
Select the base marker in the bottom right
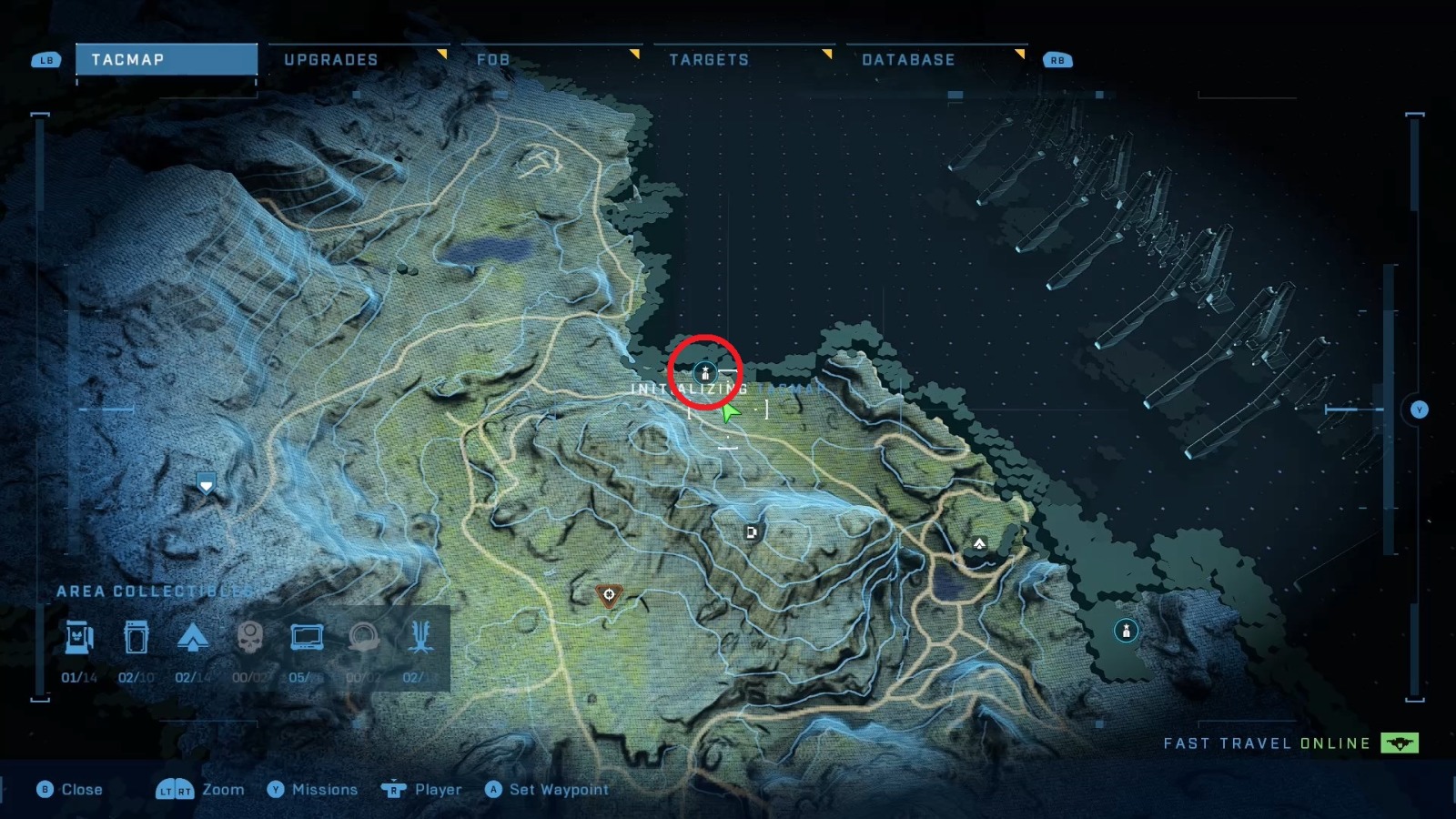pos(1126,628)
